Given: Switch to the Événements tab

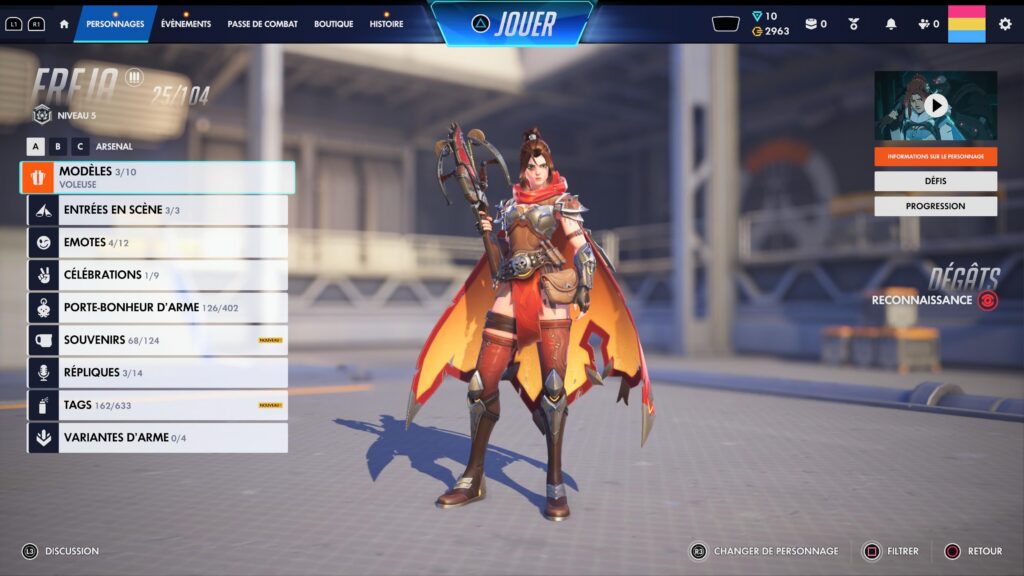Looking at the screenshot, I should (186, 24).
